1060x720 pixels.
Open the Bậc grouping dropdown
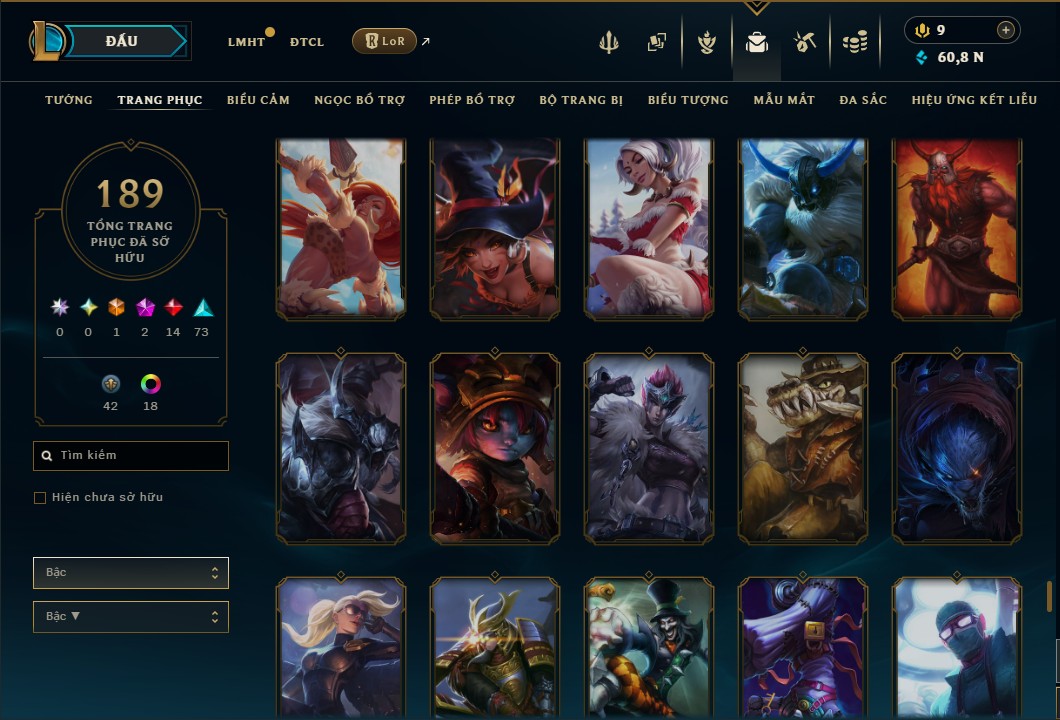[x=131, y=573]
